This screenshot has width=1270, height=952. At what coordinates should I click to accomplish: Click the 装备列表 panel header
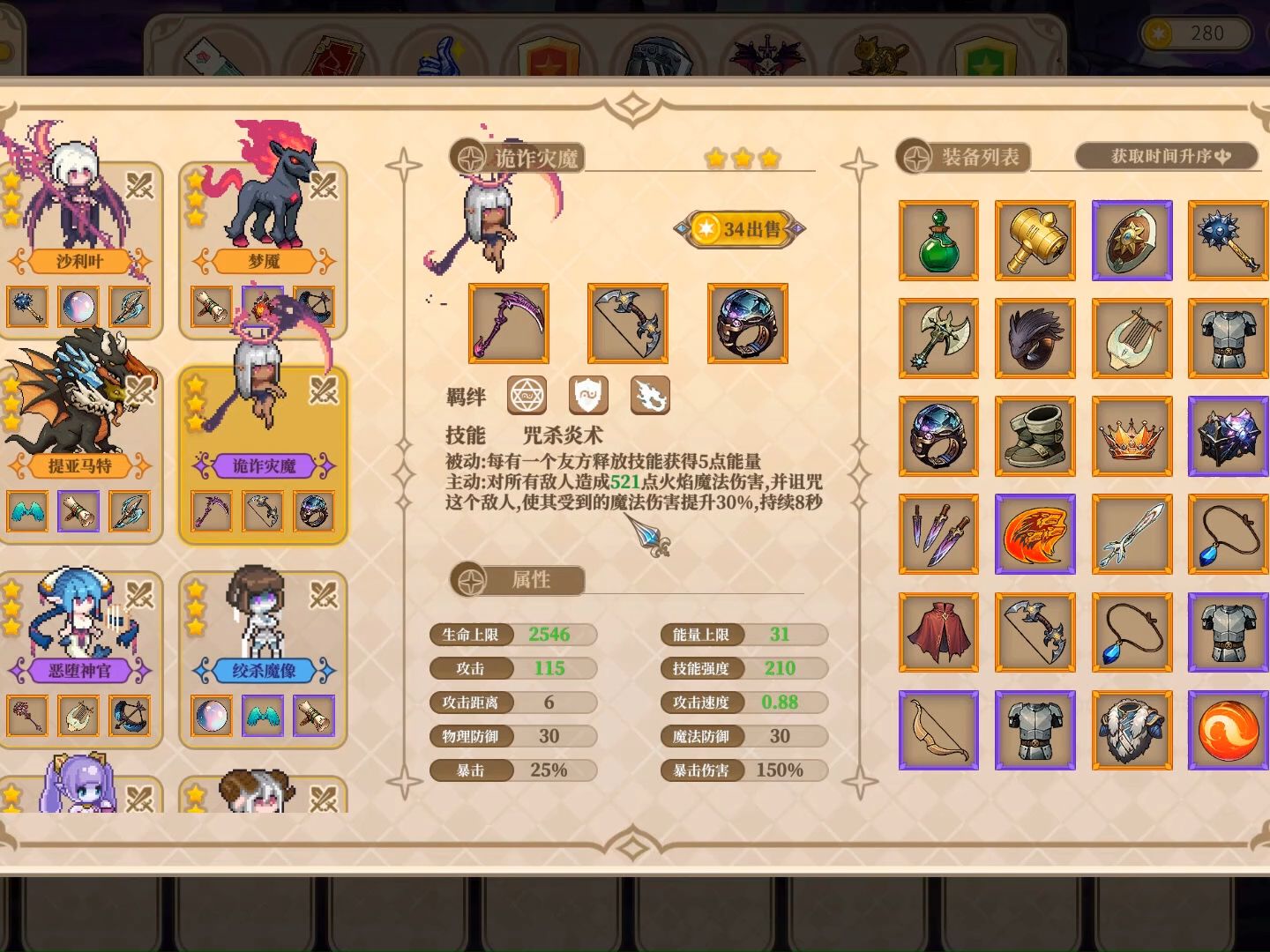[966, 157]
